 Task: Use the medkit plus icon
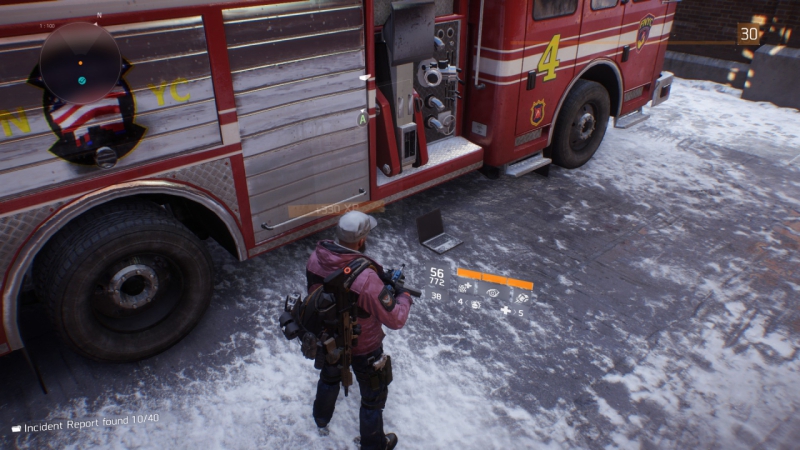(506, 311)
